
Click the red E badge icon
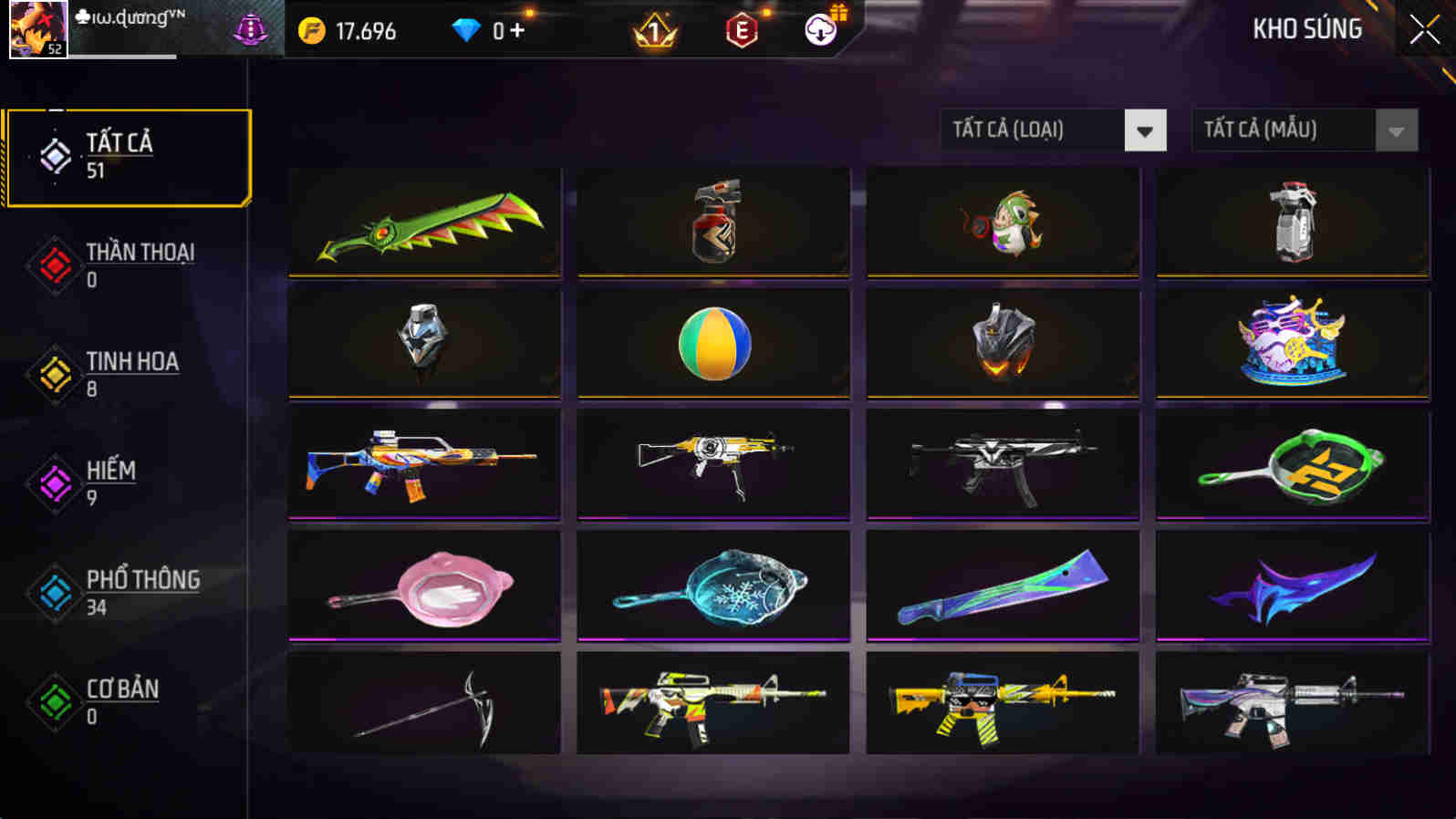(x=742, y=30)
